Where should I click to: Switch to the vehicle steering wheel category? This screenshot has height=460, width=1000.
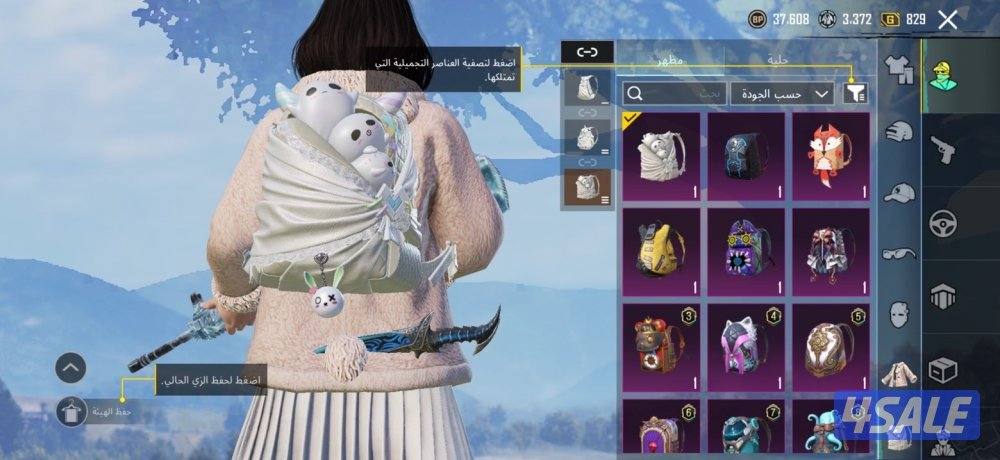click(943, 223)
